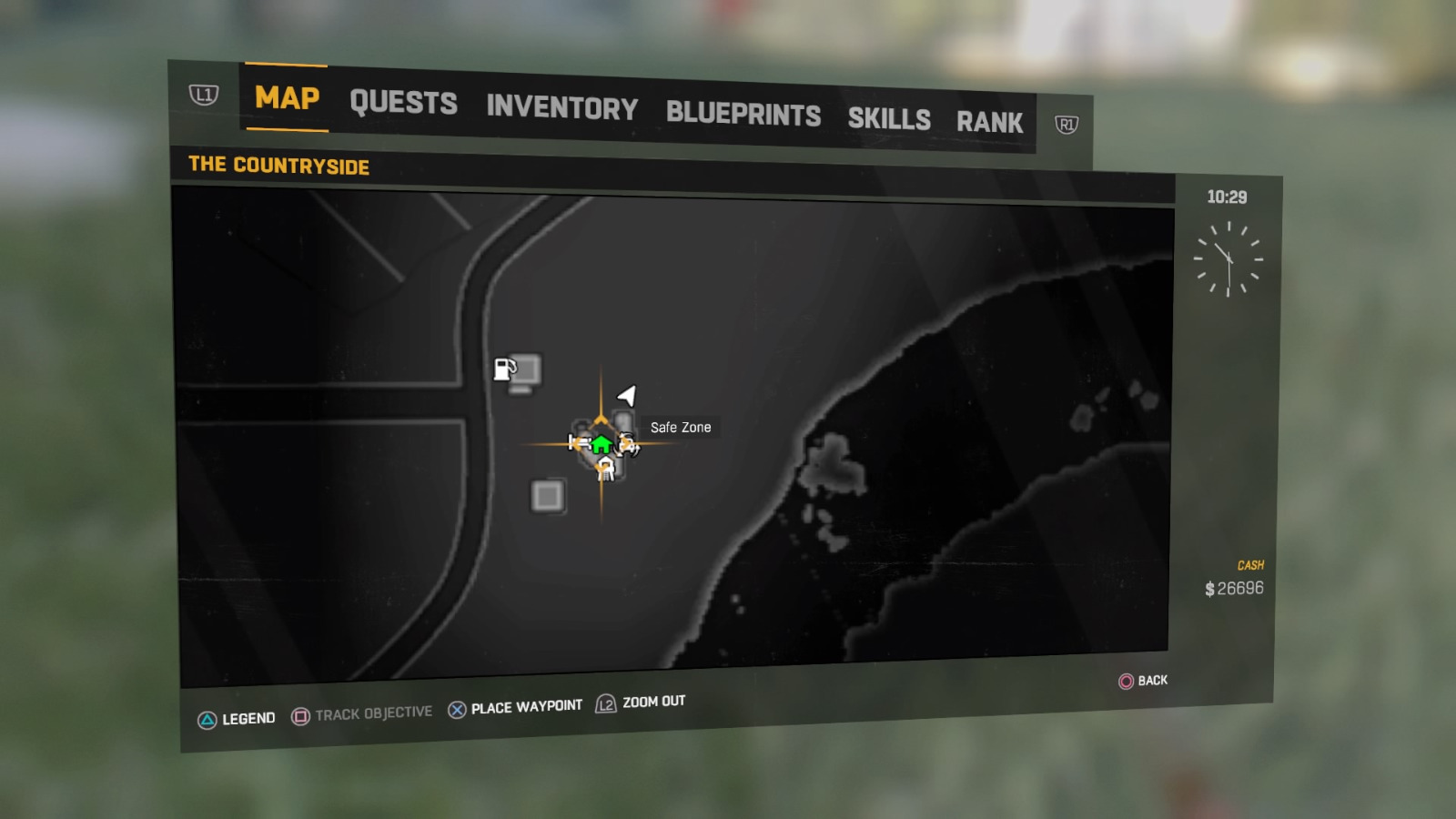This screenshot has height=819, width=1456.
Task: Open the square storage marker below the gas station
Action: point(547,495)
